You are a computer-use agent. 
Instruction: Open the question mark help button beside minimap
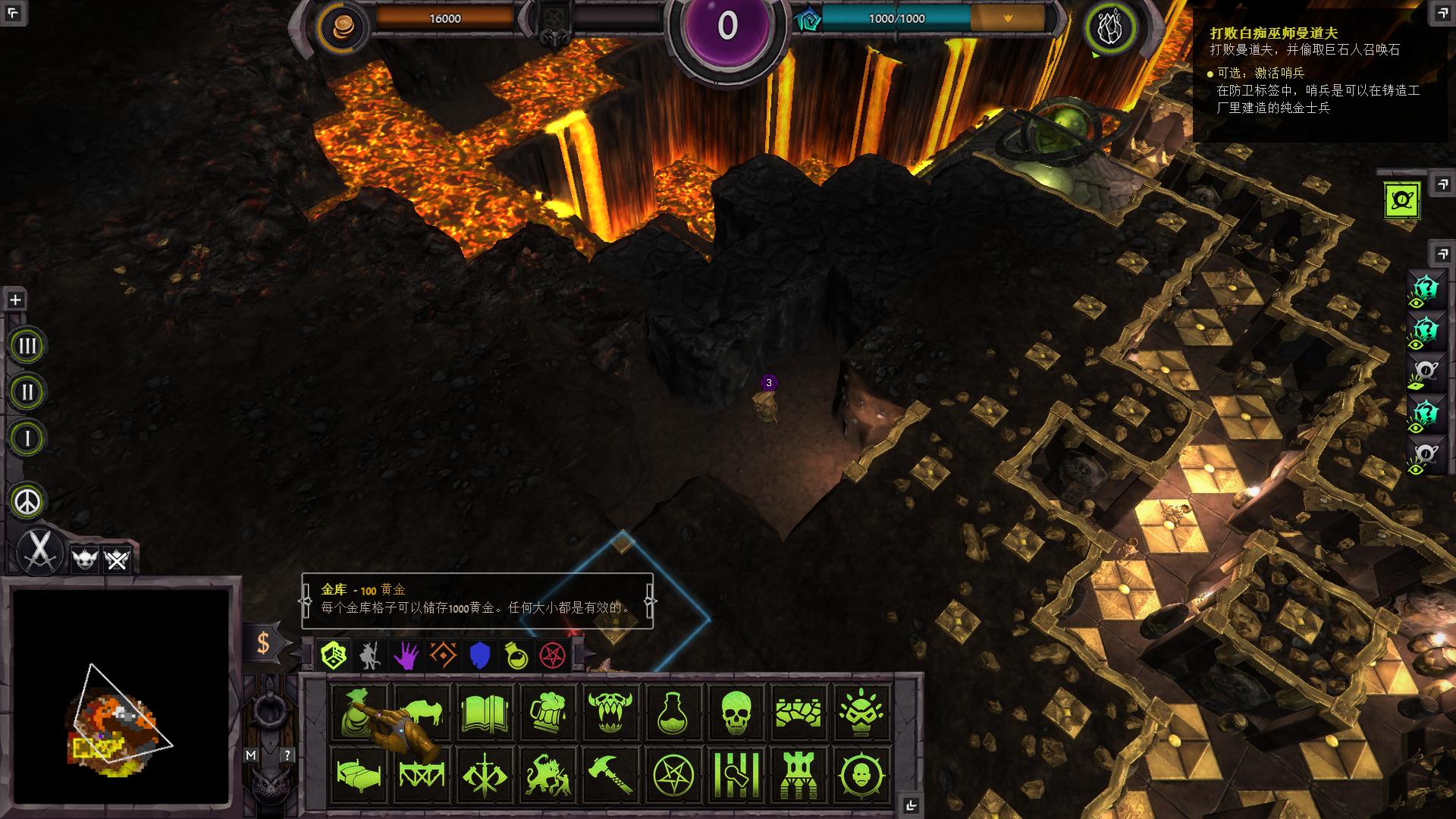287,756
